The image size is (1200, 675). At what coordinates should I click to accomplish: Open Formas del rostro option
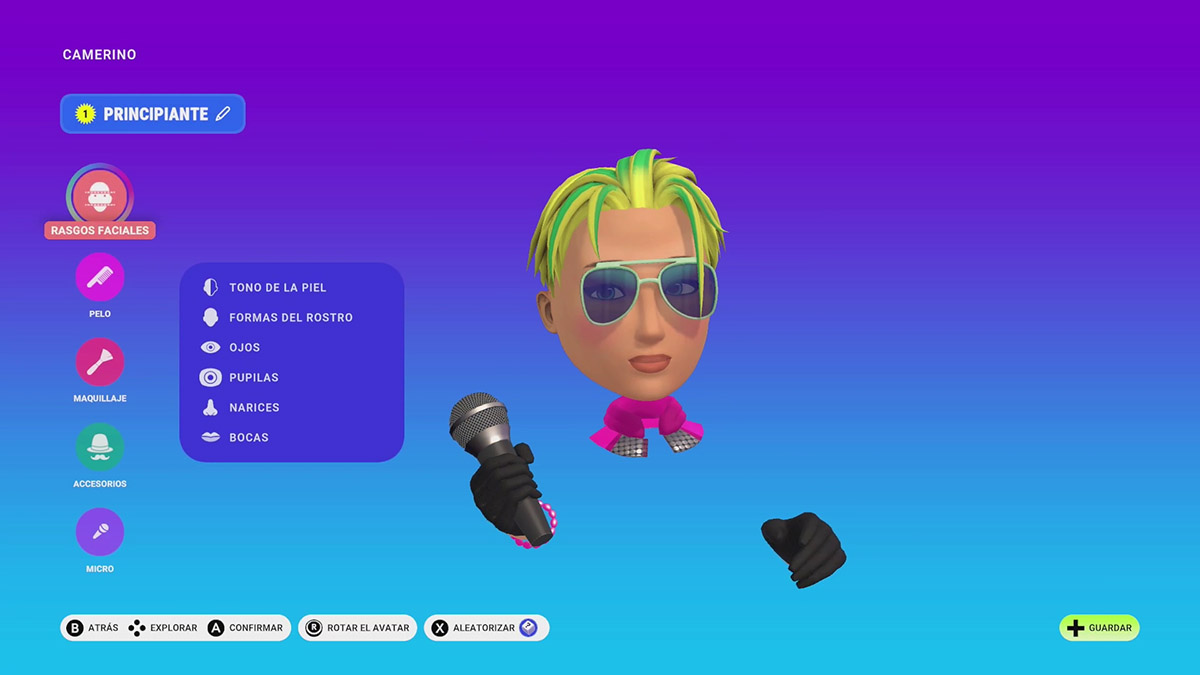(x=290, y=318)
